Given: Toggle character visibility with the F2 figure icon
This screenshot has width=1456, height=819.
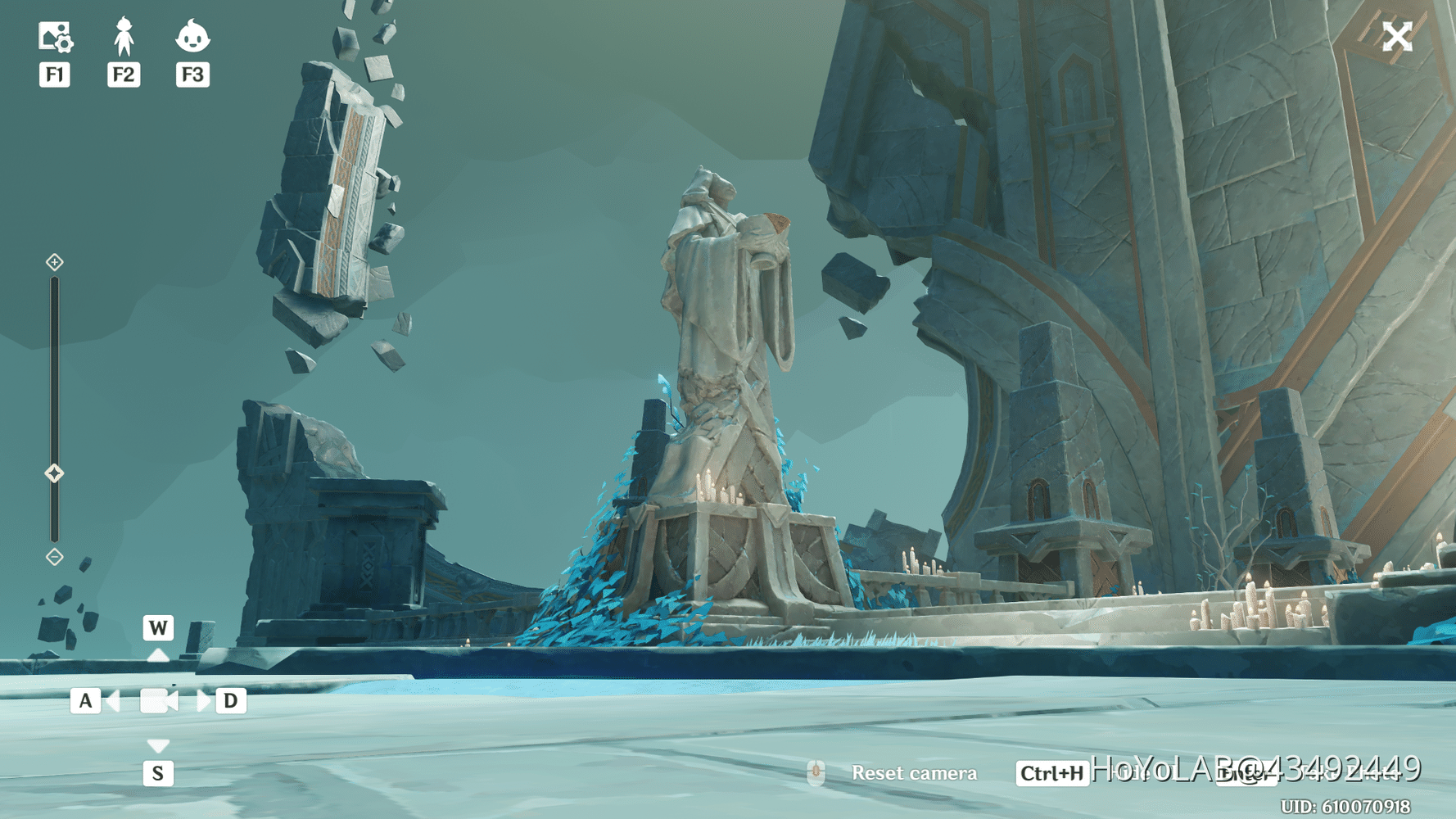Looking at the screenshot, I should (x=123, y=34).
